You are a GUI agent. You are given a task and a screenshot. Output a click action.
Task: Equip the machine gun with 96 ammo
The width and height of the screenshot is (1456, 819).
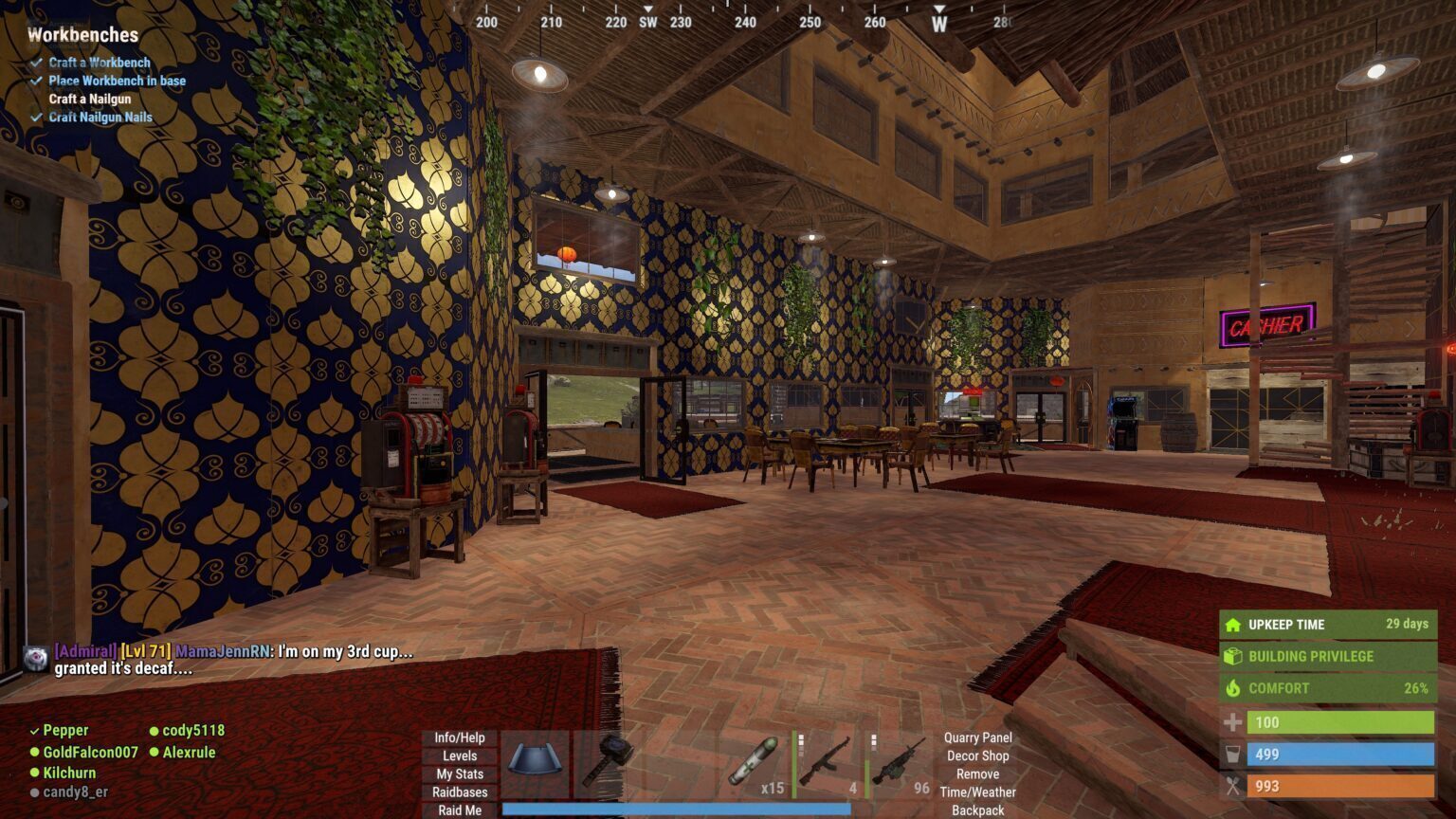[899, 763]
